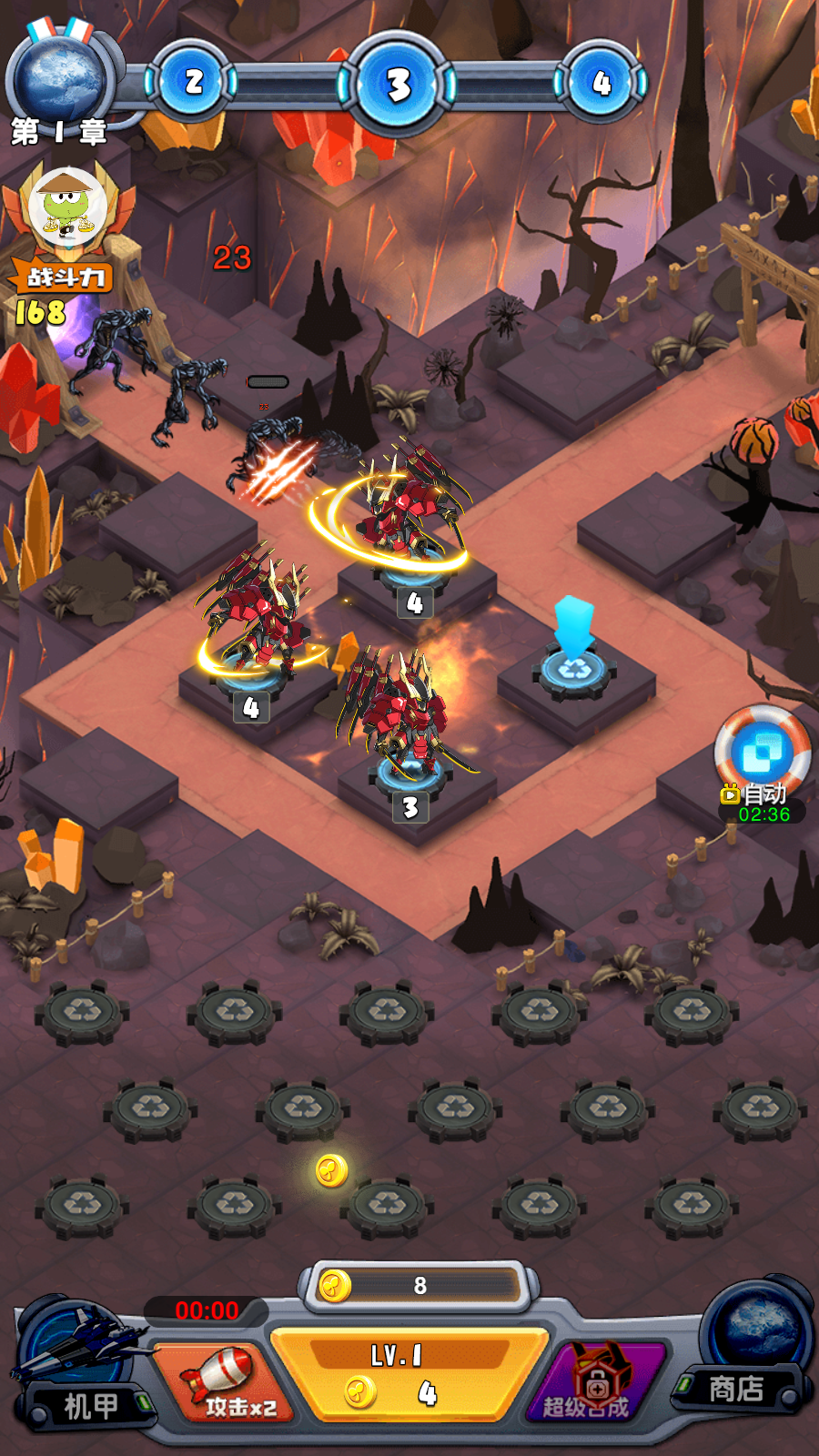Select the stage 2 node
Viewport: 819px width, 1456px height.
point(194,83)
